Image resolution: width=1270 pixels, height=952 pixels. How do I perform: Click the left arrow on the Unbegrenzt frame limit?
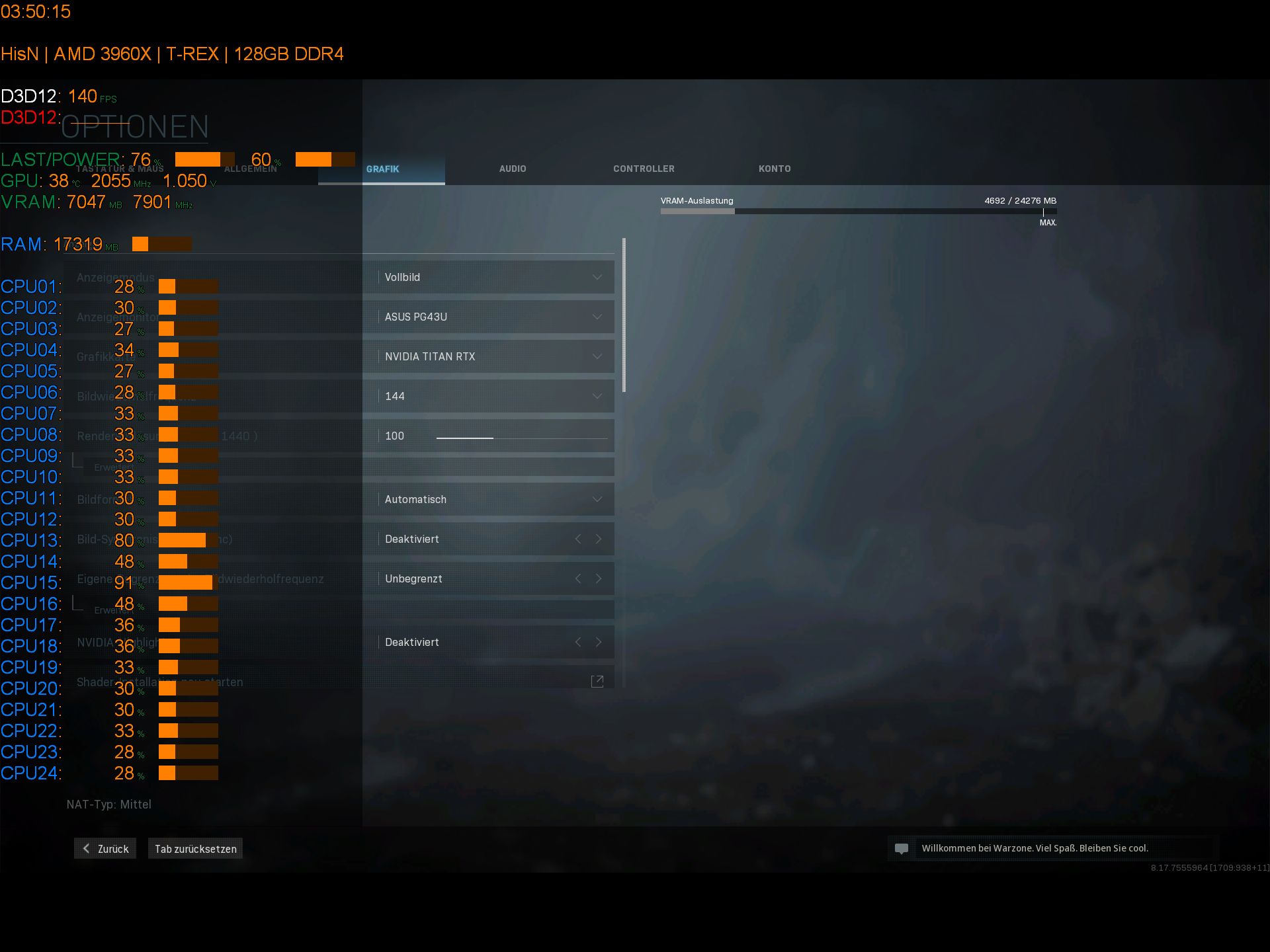[578, 578]
